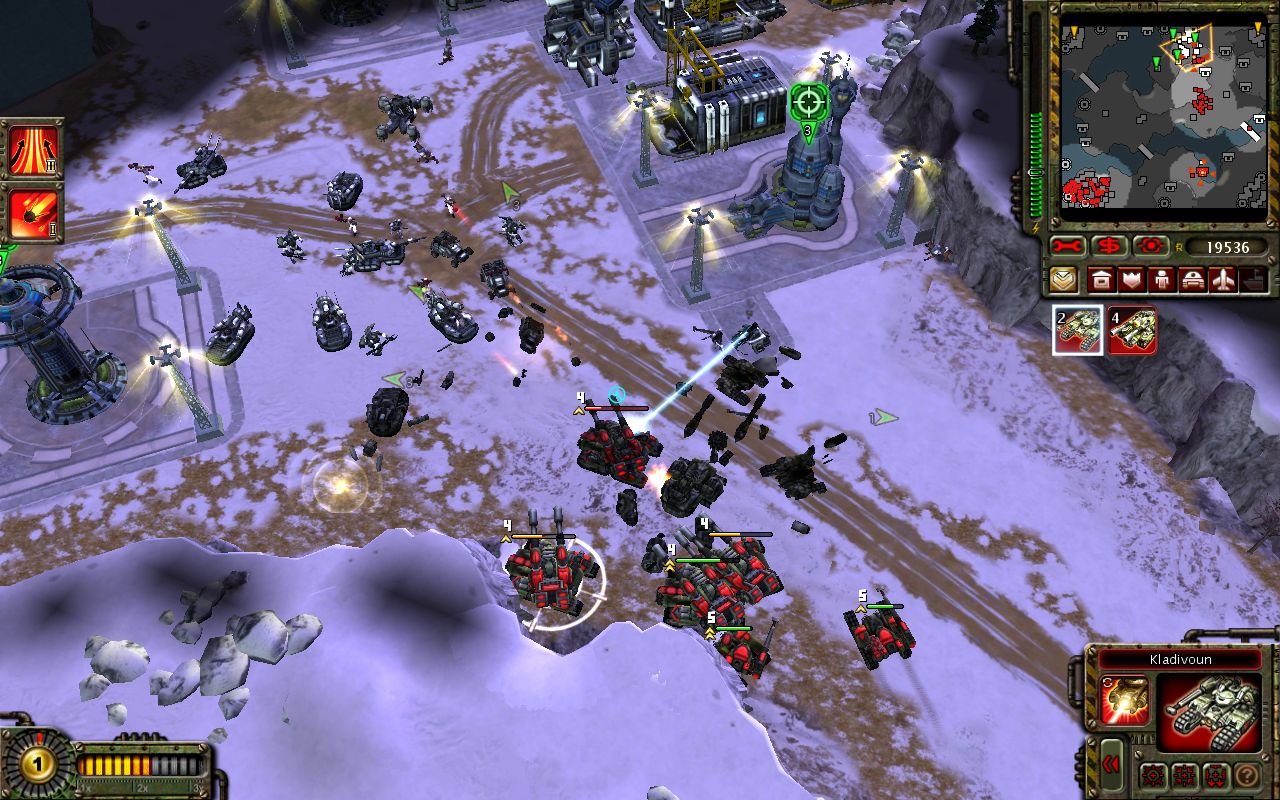Select the infantry production tab

(x=1162, y=280)
